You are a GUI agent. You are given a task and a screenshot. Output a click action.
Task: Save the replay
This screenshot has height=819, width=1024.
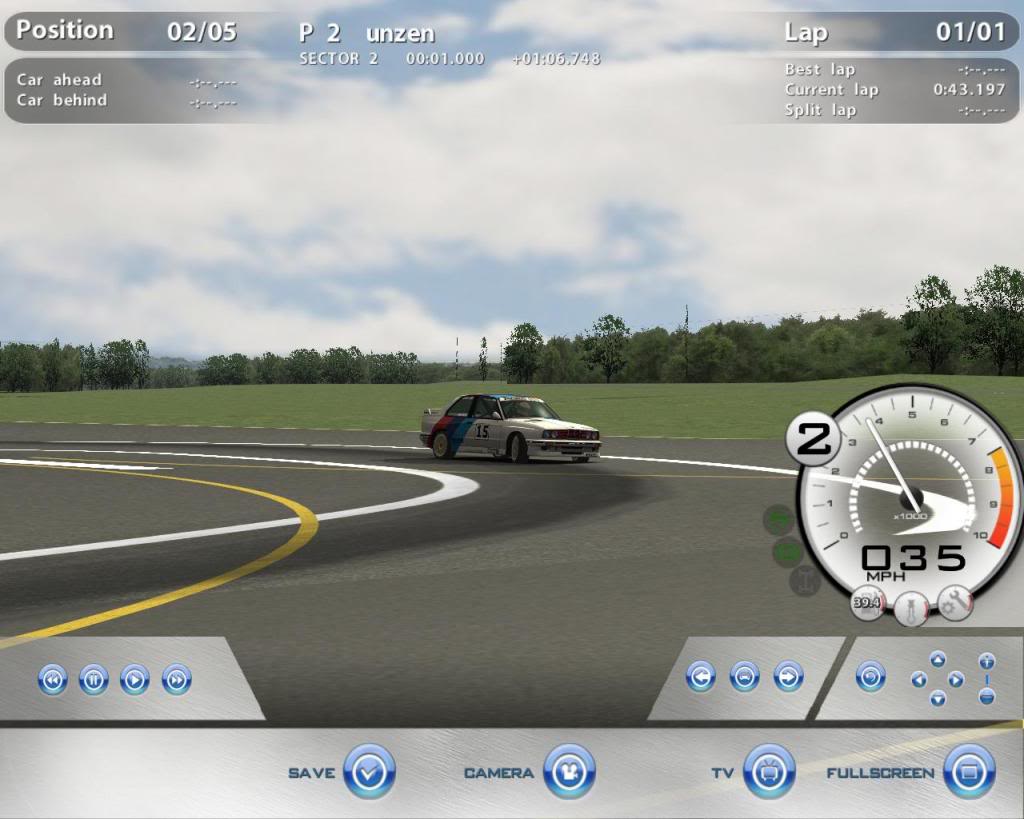369,771
